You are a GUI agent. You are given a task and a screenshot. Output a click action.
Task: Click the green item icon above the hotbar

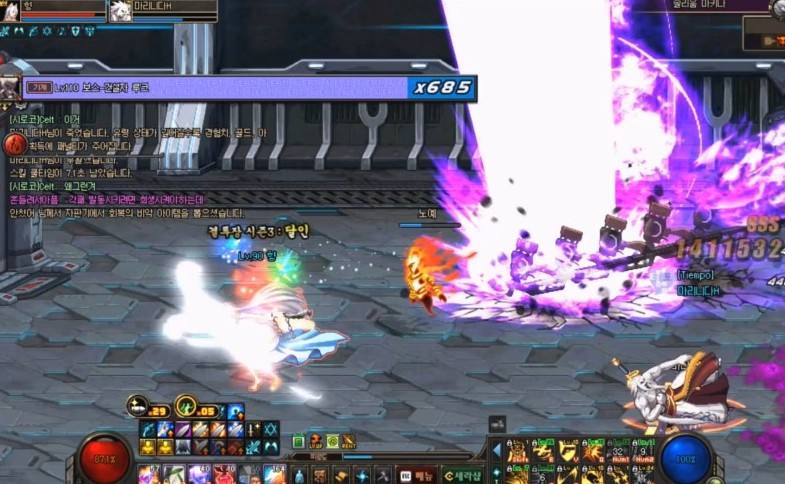click(x=298, y=441)
